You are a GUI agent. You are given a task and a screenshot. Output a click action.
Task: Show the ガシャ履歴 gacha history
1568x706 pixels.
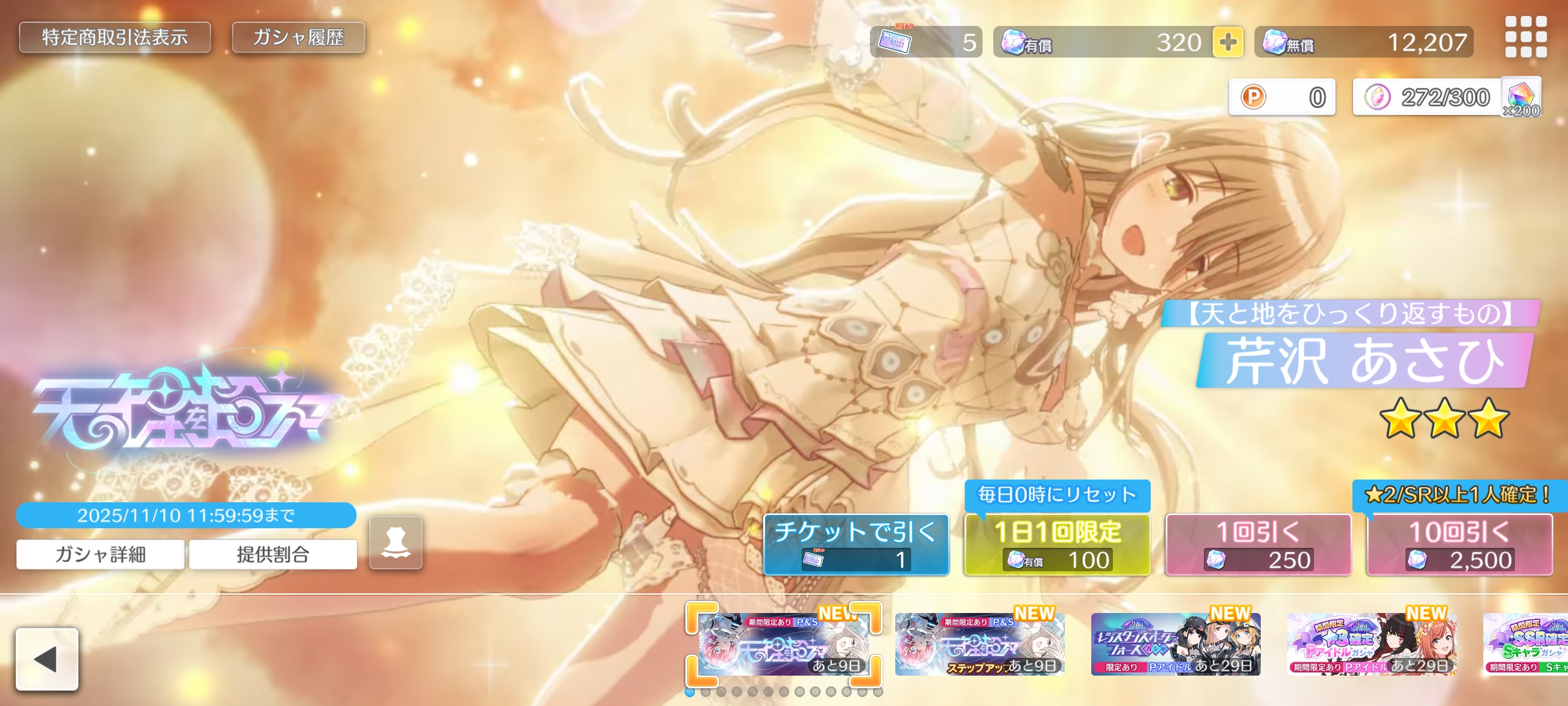pos(298,38)
